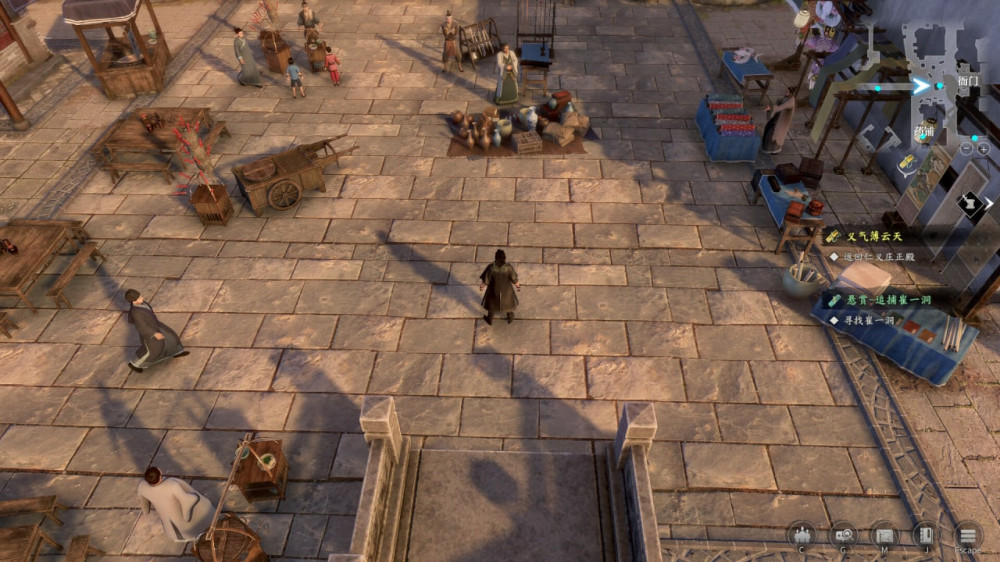Viewport: 1000px width, 562px height.
Task: Click the yellow scroll quest marker below the minimap
Action: (x=907, y=162)
